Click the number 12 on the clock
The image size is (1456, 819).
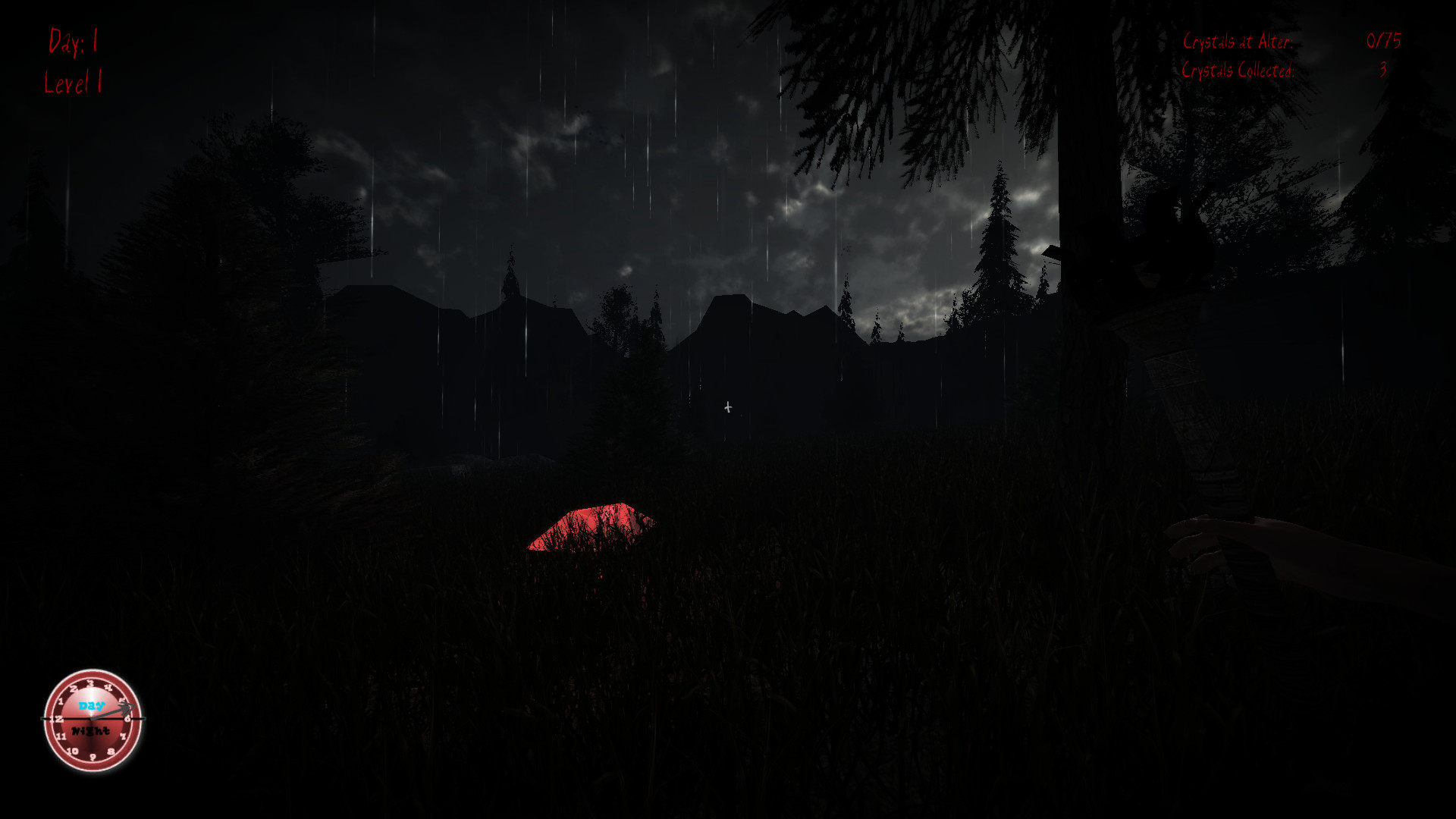(x=57, y=718)
